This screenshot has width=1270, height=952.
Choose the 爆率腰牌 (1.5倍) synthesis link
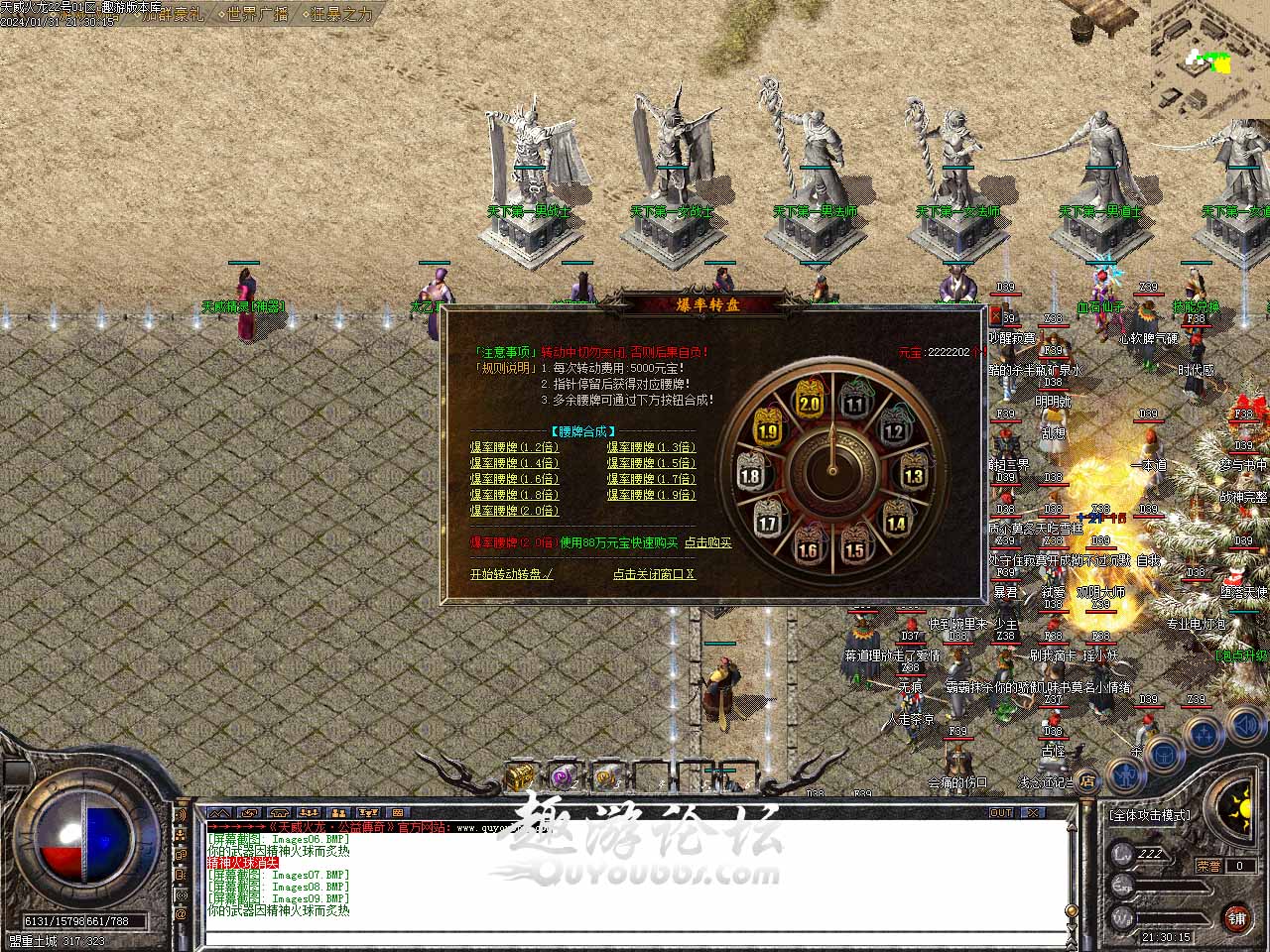pos(651,463)
